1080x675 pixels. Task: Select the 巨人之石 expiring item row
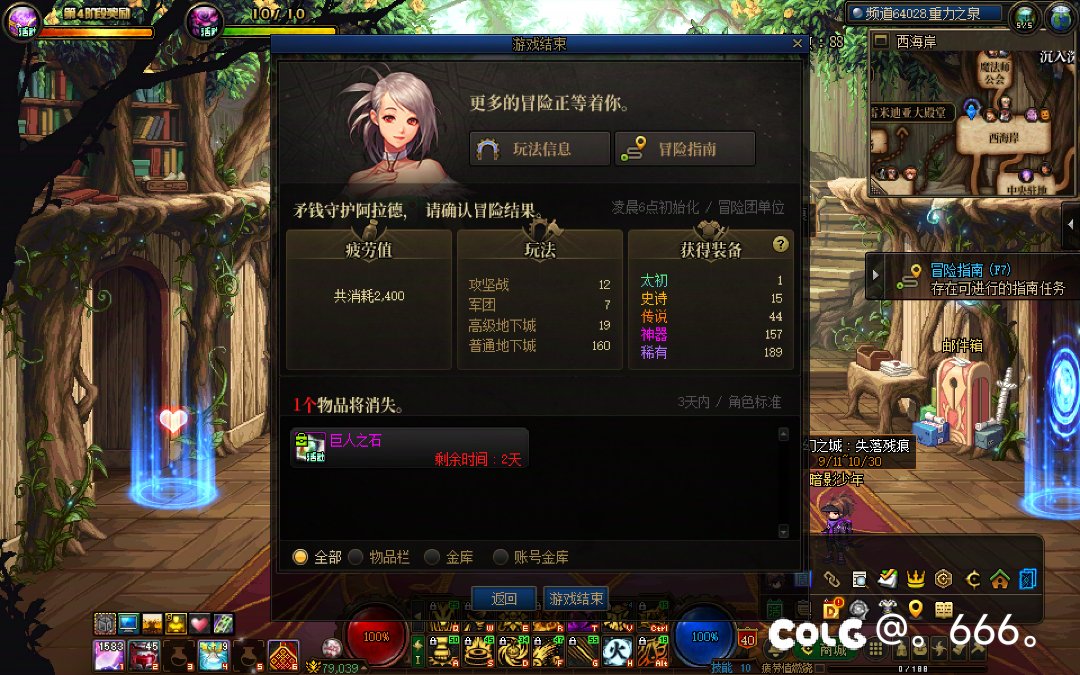pos(409,448)
